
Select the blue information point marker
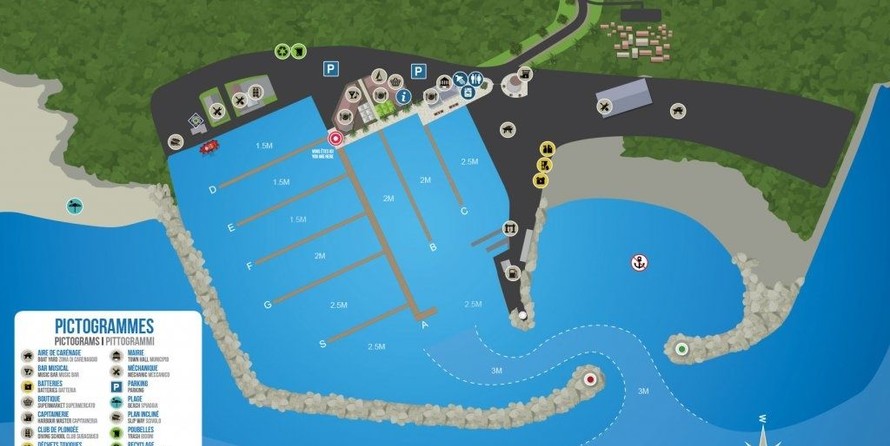click(403, 97)
